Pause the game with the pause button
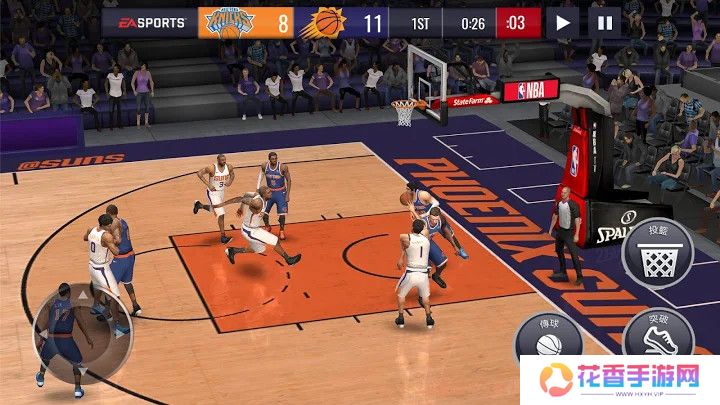Viewport: 720px width, 405px height. (604, 22)
